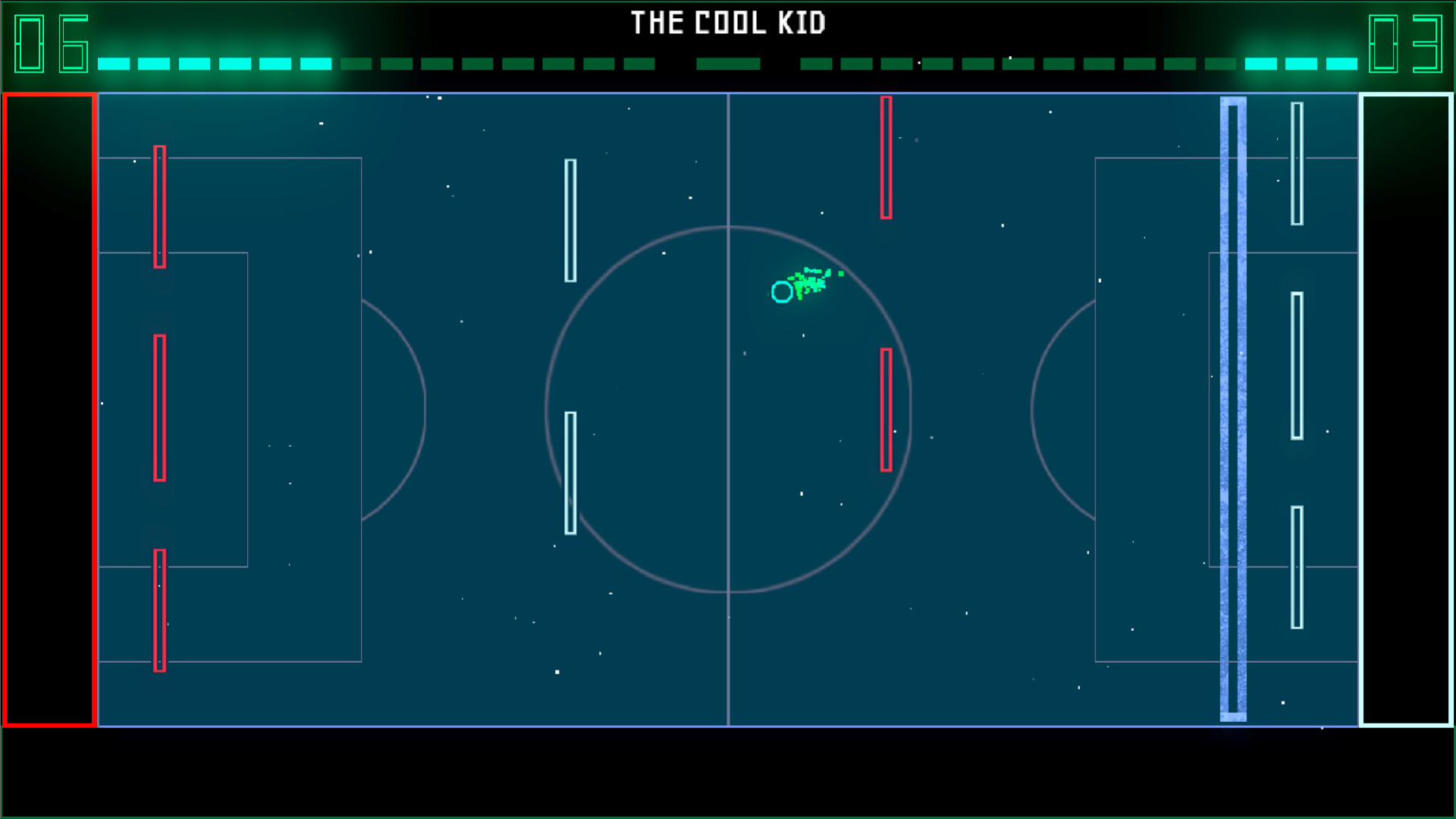
Task: Click the THE COOL KID title text
Action: point(730,24)
